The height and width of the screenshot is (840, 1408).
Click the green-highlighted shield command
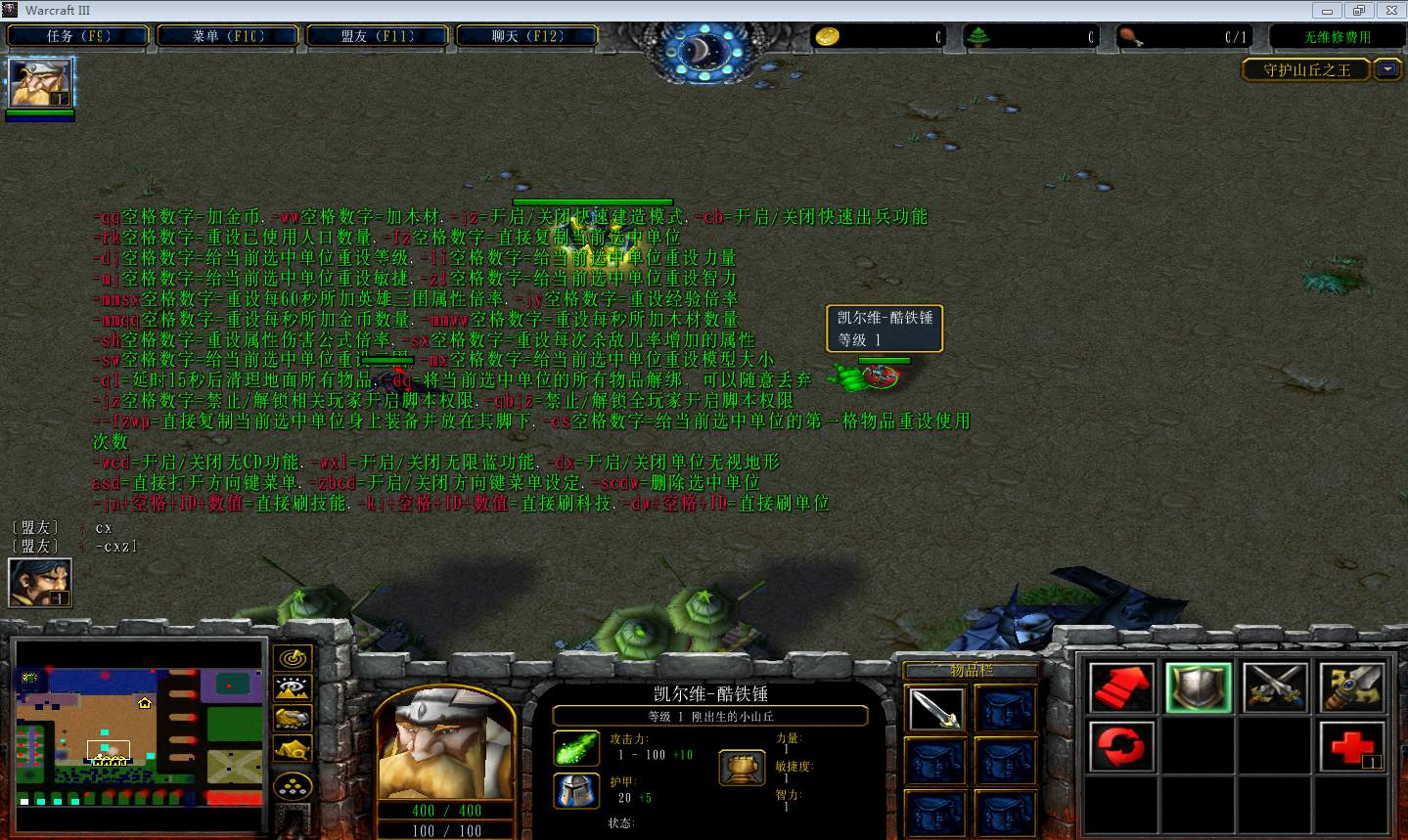click(x=1199, y=687)
